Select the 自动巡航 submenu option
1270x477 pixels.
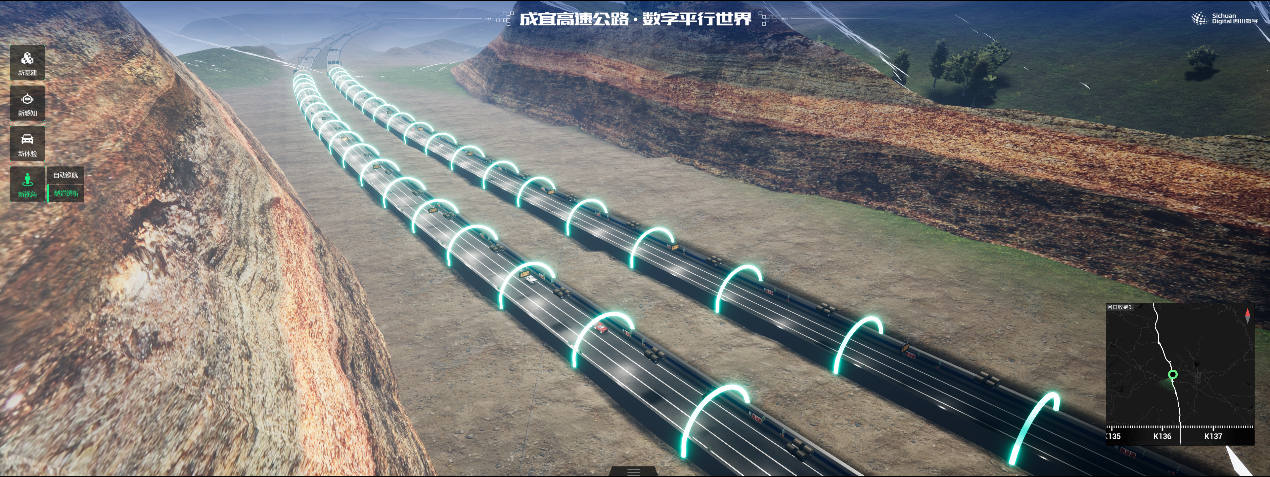click(x=66, y=176)
